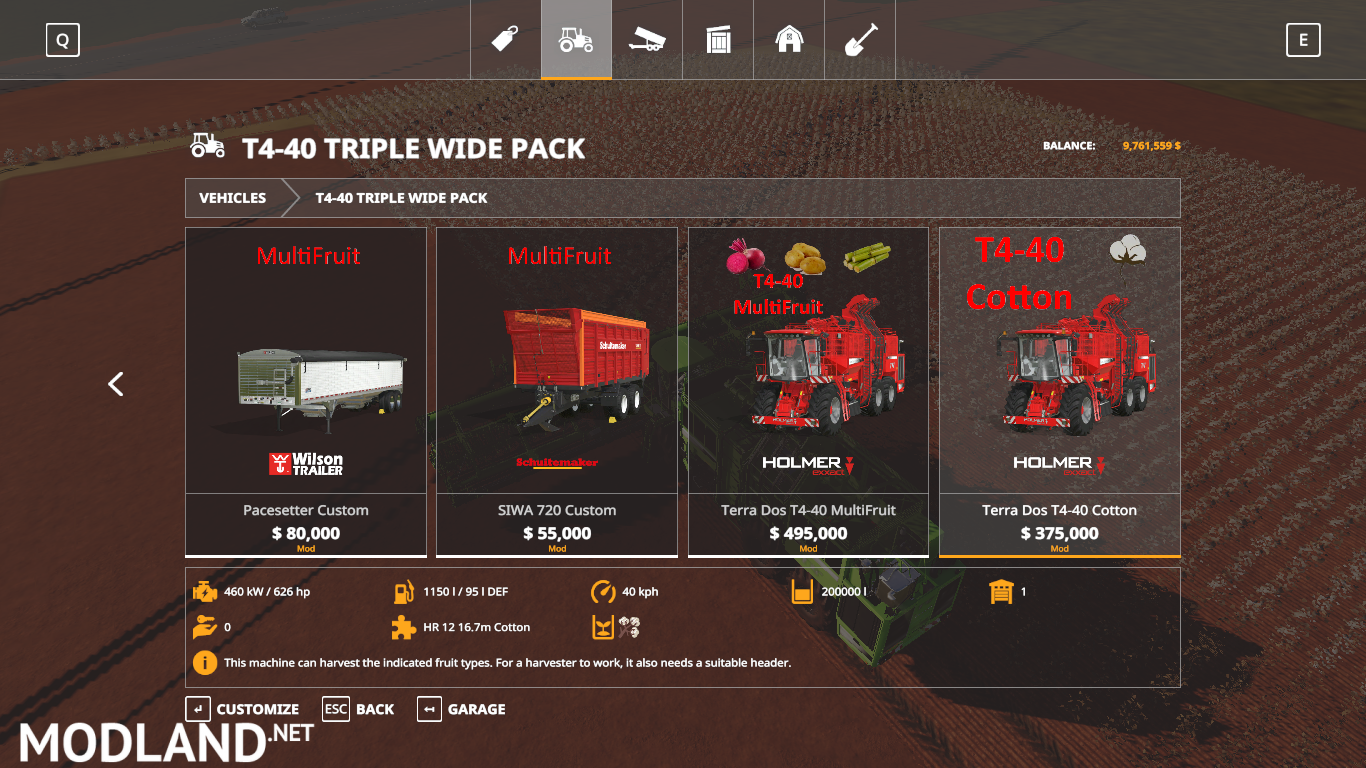
Task: Open the tipping trailer category icon
Action: pos(647,39)
